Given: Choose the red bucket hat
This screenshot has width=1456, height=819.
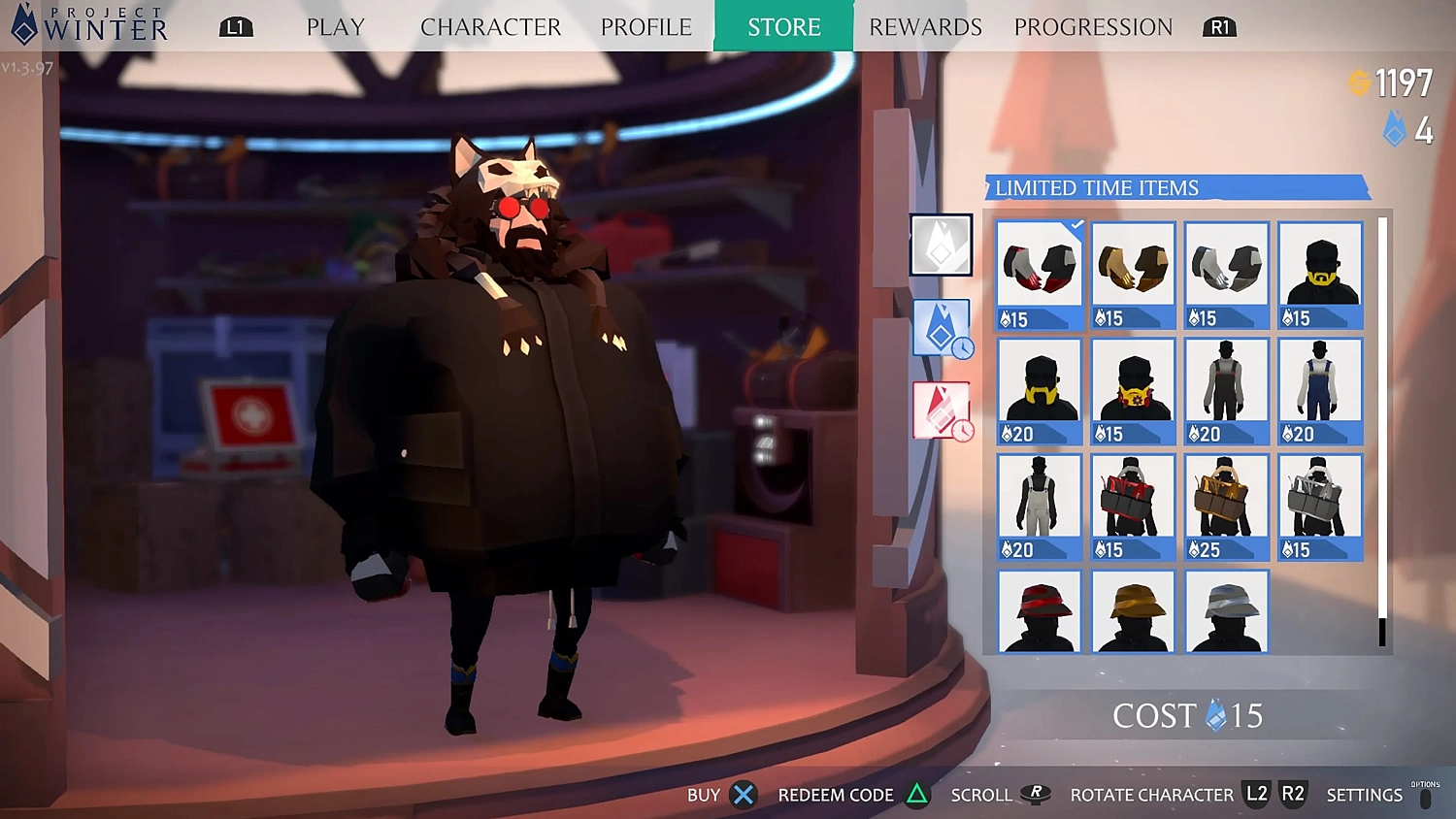Looking at the screenshot, I should point(1039,611).
